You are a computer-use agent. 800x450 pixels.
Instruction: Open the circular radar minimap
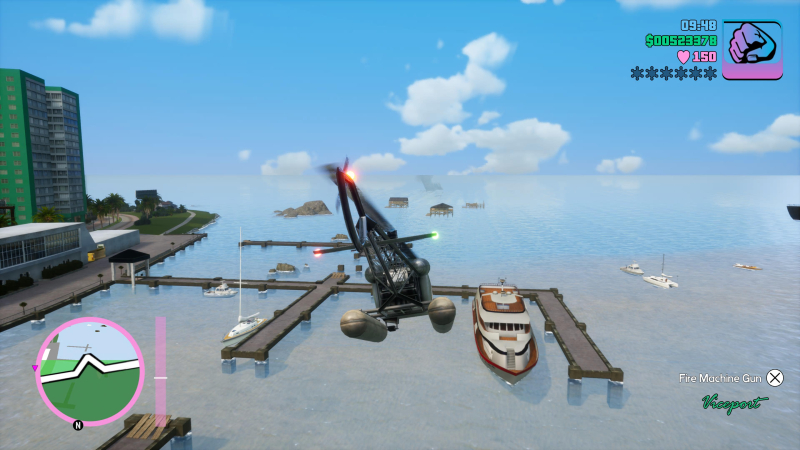coord(90,371)
